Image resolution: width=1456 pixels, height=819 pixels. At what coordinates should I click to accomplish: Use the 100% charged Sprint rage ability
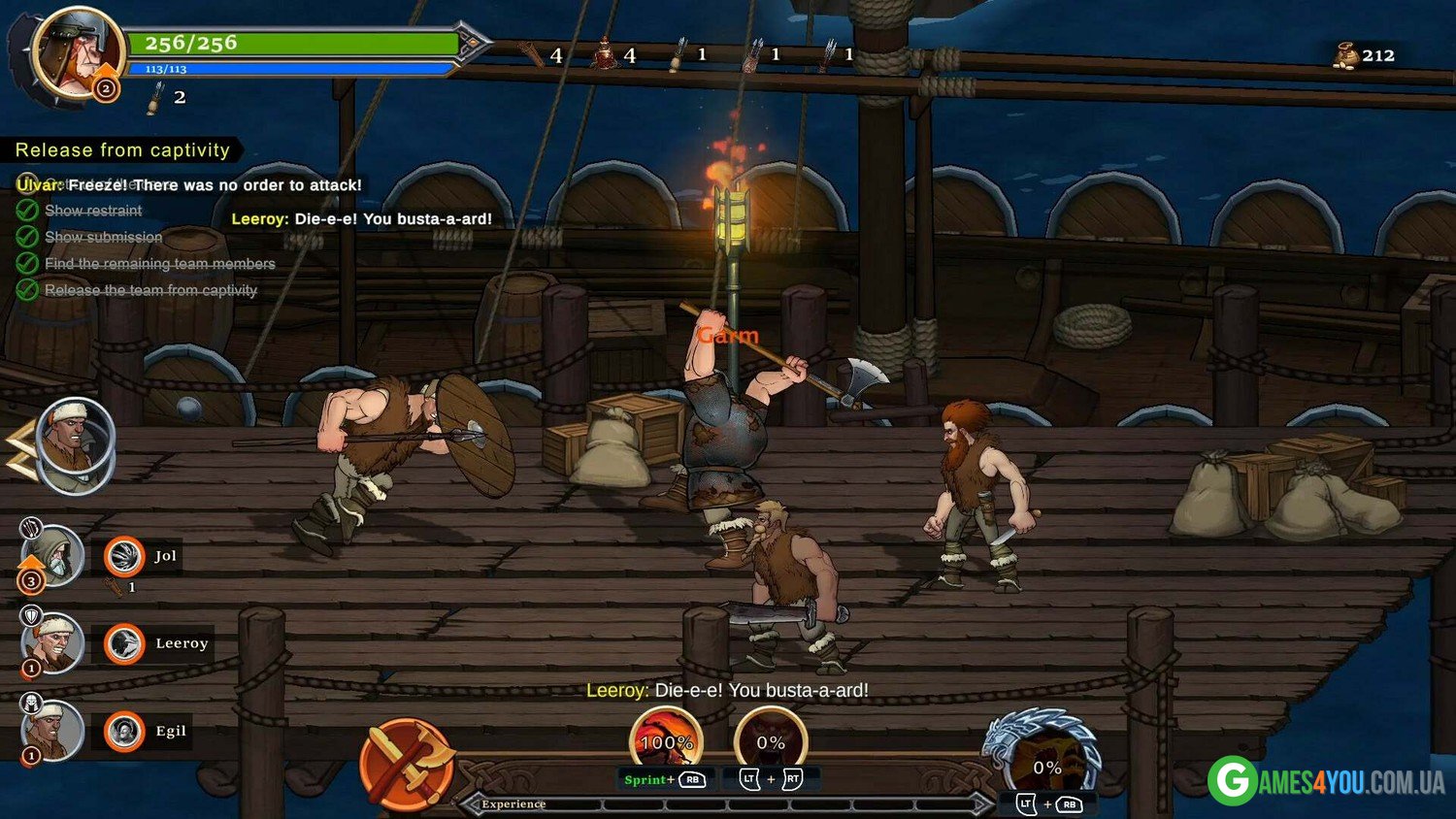666,741
